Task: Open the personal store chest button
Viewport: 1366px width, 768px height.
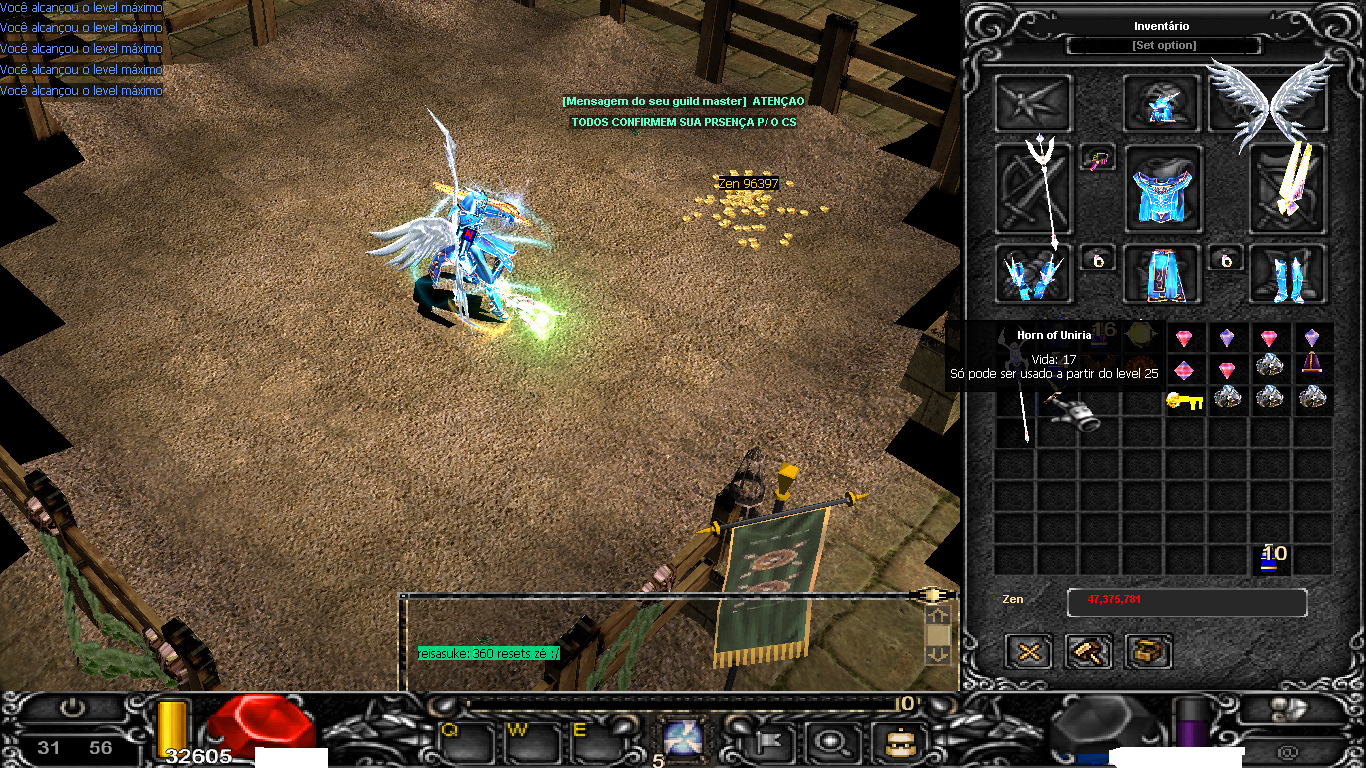Action: click(x=1149, y=652)
